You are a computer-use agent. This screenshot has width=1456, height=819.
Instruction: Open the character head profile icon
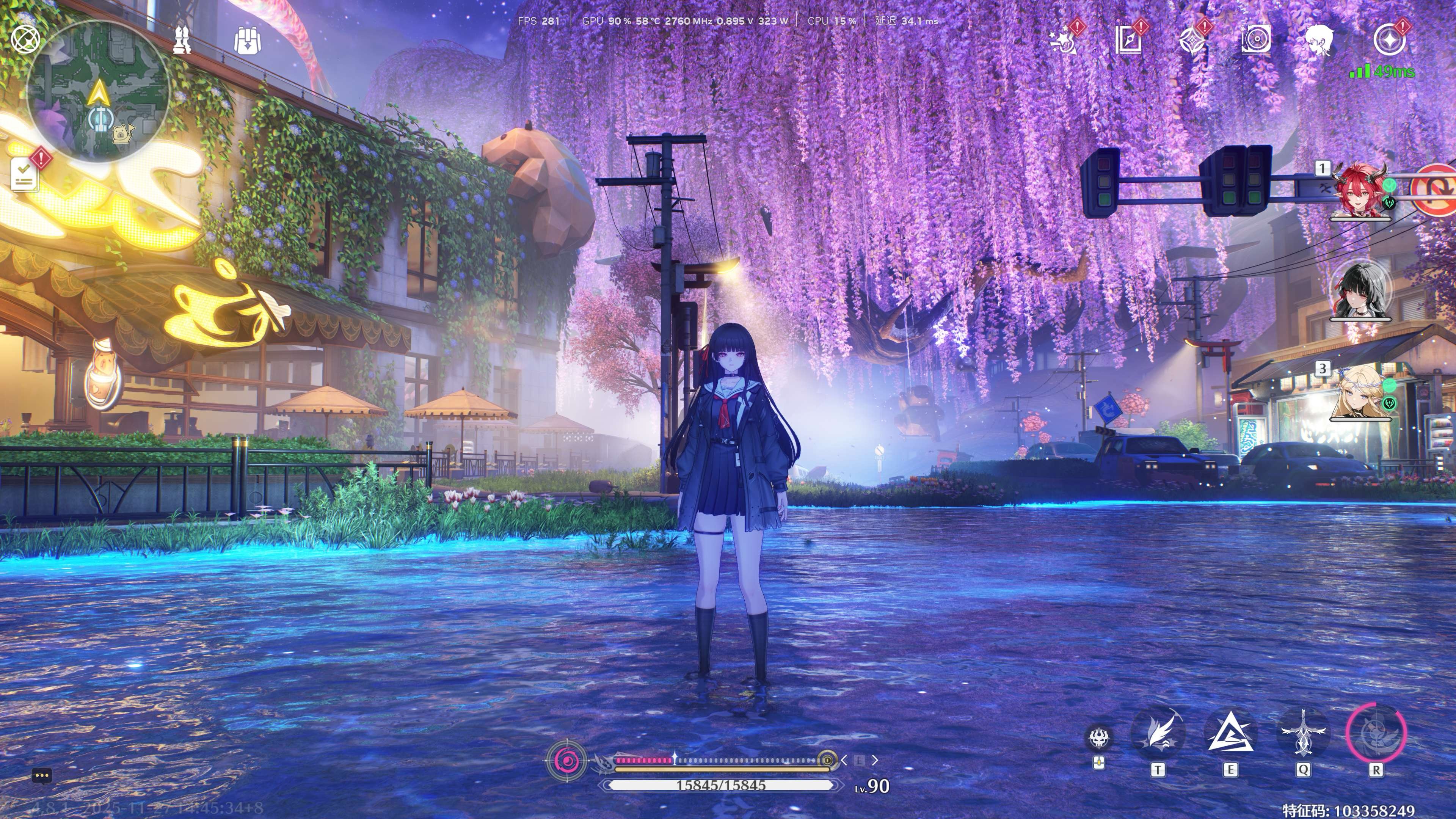coord(1319,40)
